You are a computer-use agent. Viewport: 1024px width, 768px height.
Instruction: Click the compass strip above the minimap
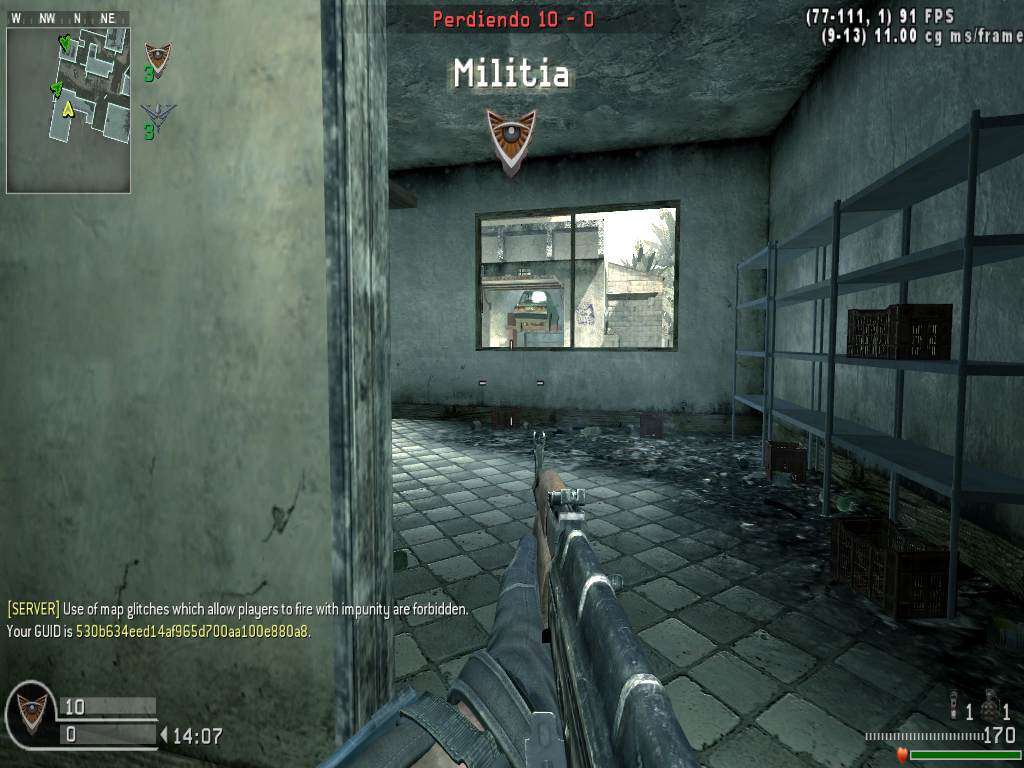coord(68,18)
